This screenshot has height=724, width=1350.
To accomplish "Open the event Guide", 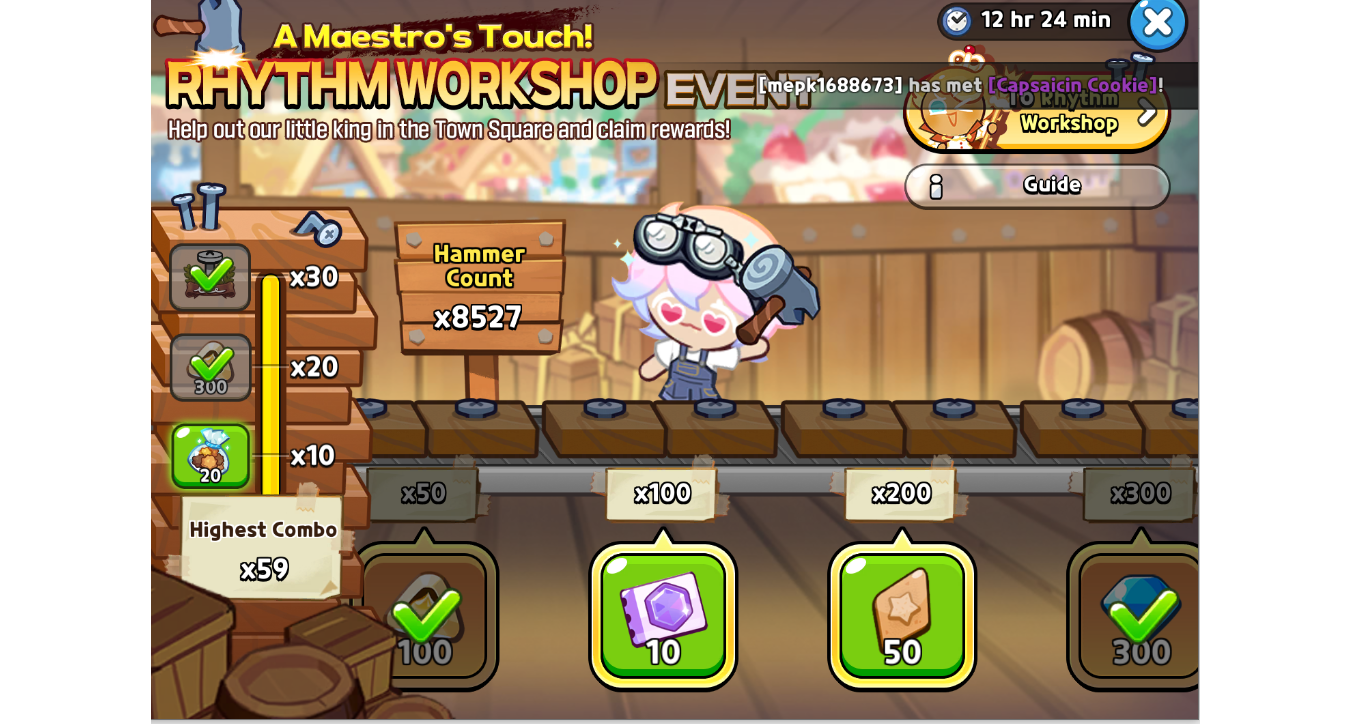I will (x=1037, y=186).
